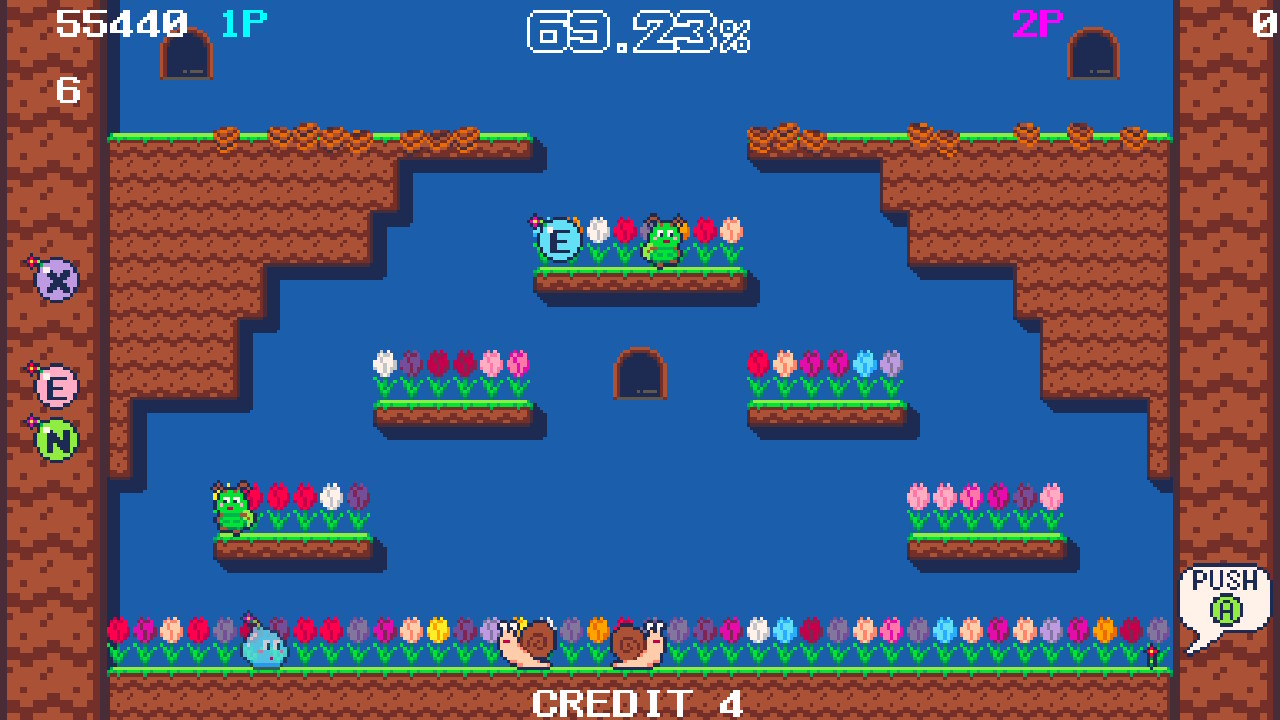Select the floating E bubble near the caterpillar
Image resolution: width=1280 pixels, height=720 pixels.
tap(557, 238)
